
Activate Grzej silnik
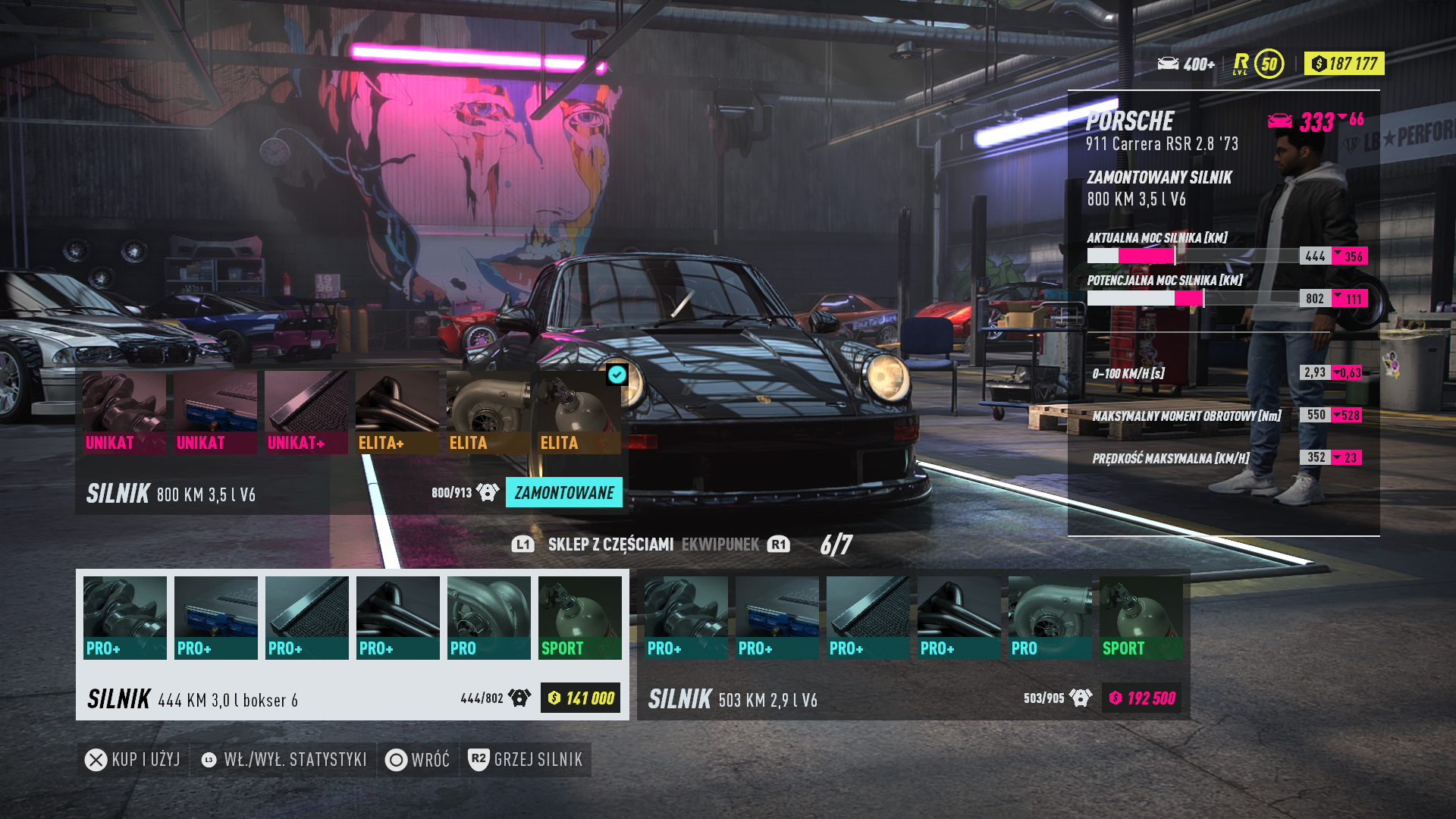coord(526,760)
